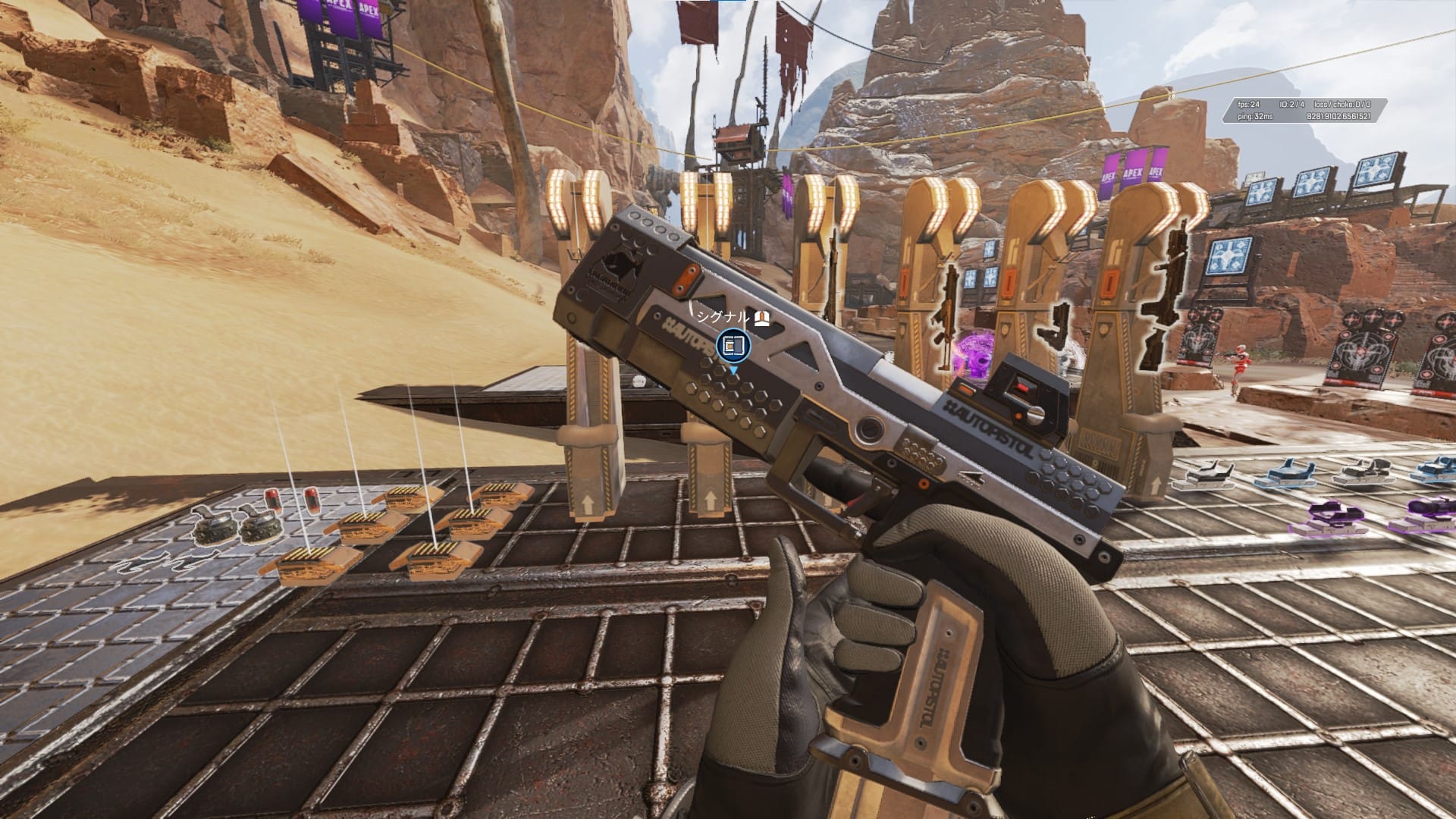Select the blue 2x optic attachment
The width and height of the screenshot is (1456, 819).
pyautogui.click(x=1287, y=473)
